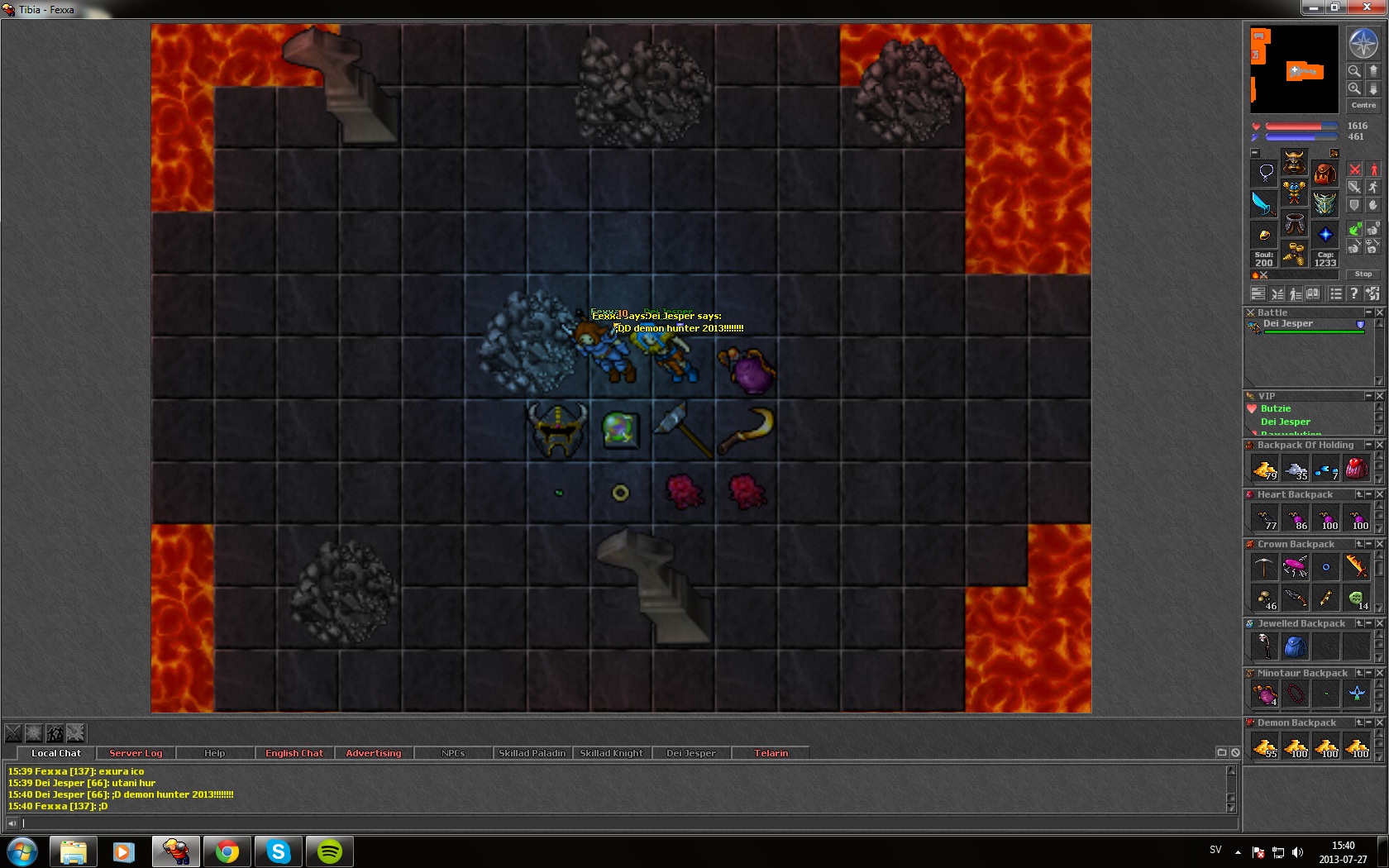The width and height of the screenshot is (1389, 868).
Task: Minimize the Heart Backpack window
Action: click(x=1369, y=494)
